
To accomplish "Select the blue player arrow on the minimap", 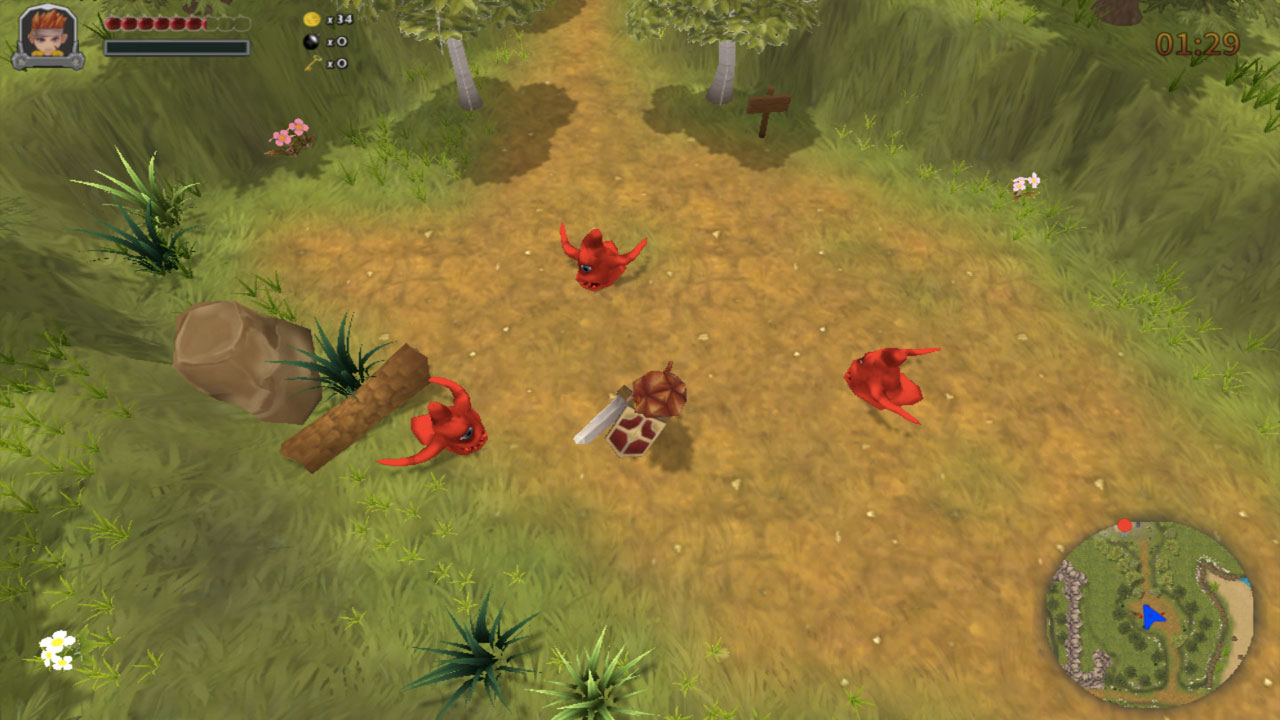I will point(1150,617).
